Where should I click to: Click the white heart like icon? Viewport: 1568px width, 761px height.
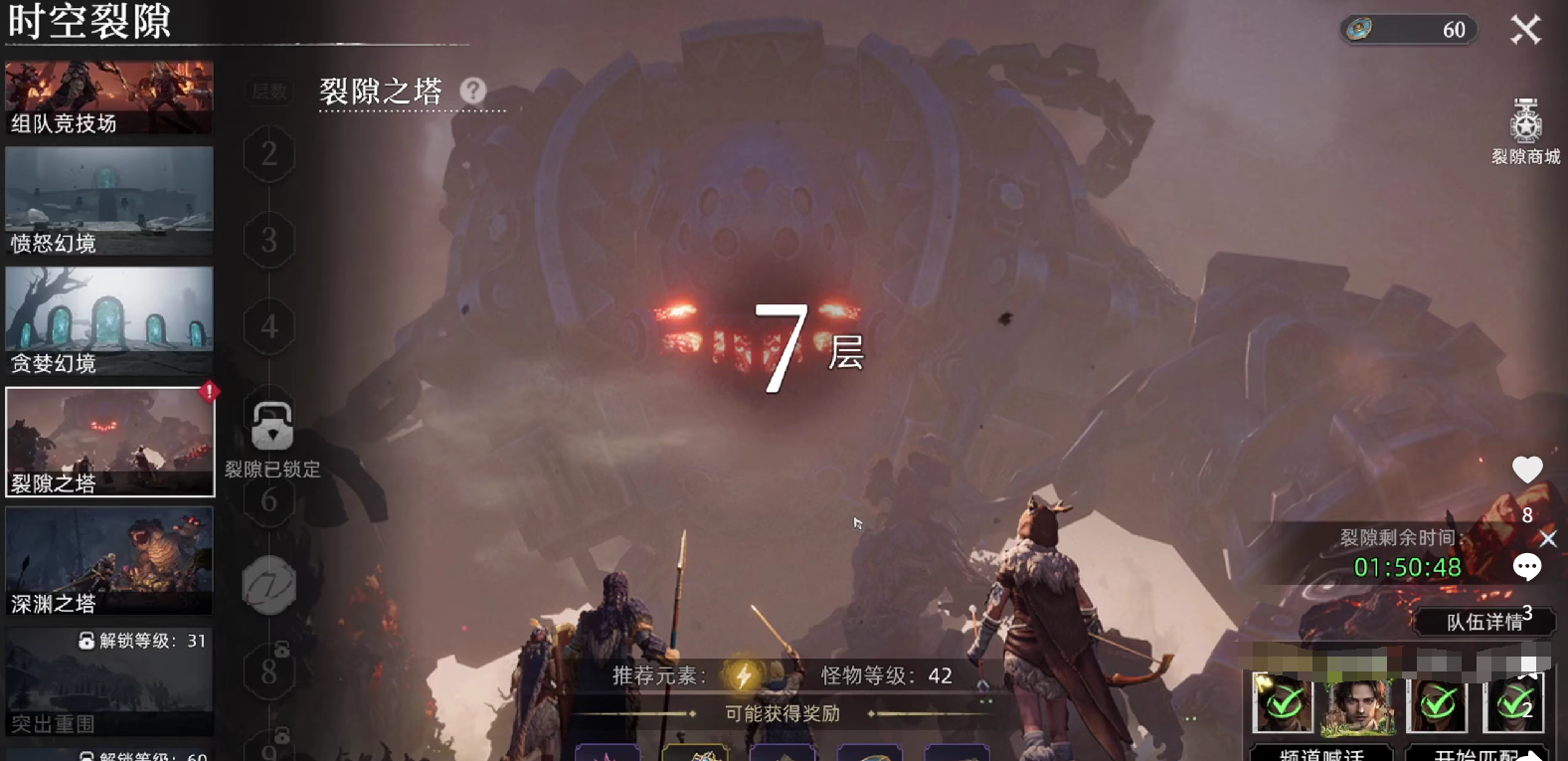[1527, 470]
